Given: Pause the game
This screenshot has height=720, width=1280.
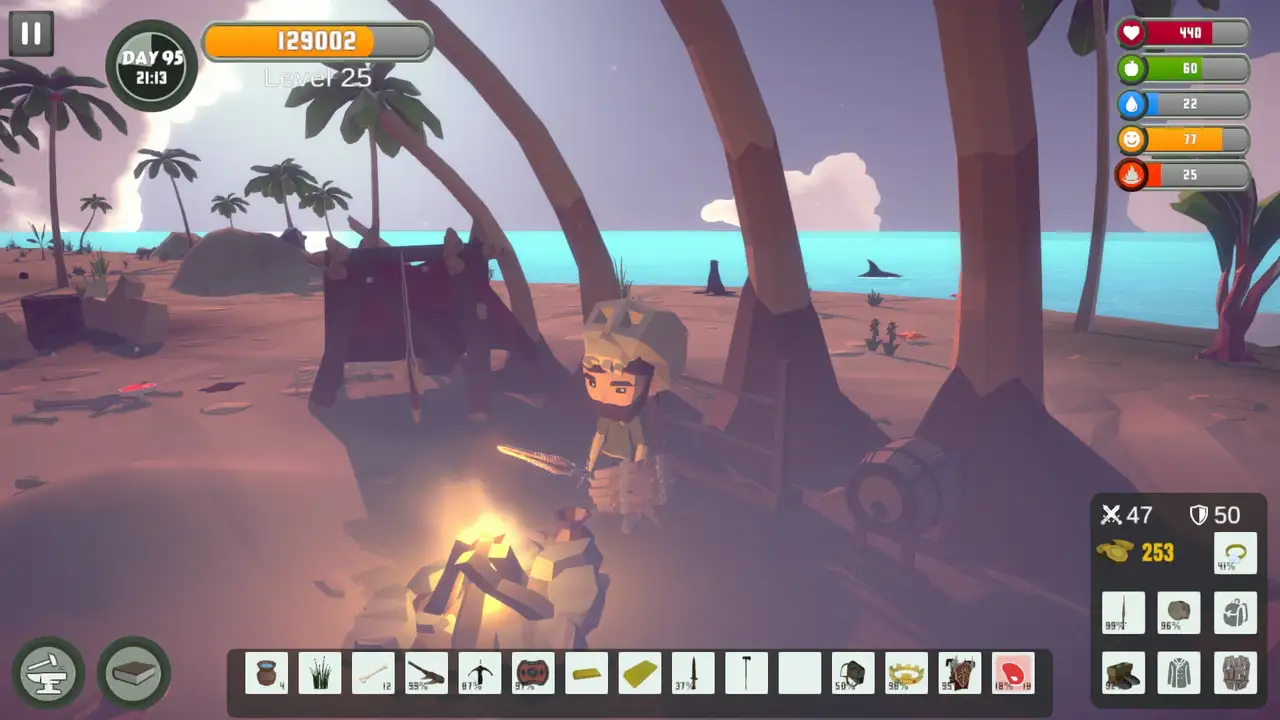Looking at the screenshot, I should (30, 31).
